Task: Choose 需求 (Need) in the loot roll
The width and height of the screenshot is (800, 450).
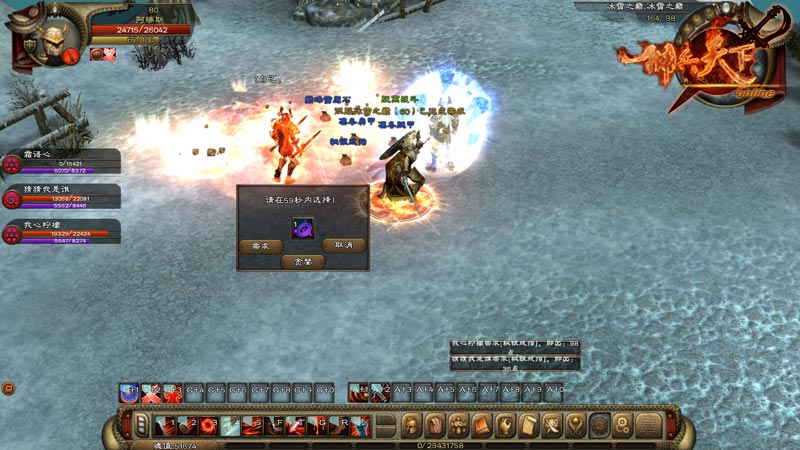Action: click(261, 245)
